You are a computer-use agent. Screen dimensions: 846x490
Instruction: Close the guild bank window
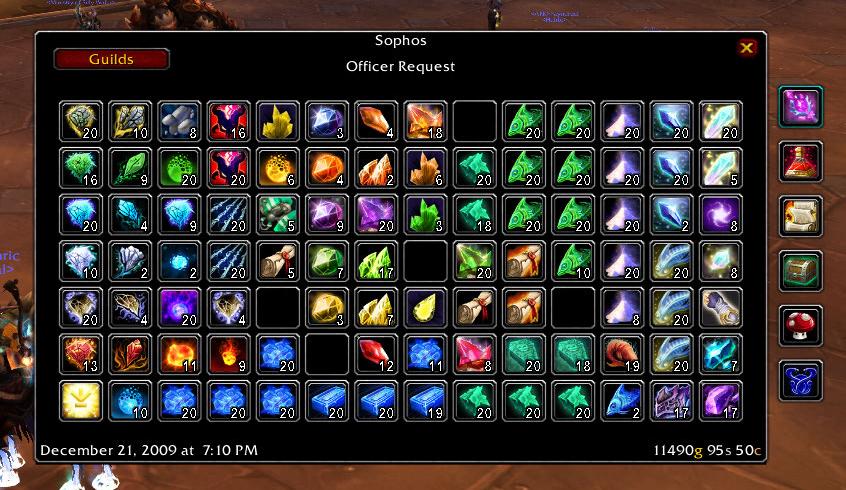coord(746,47)
